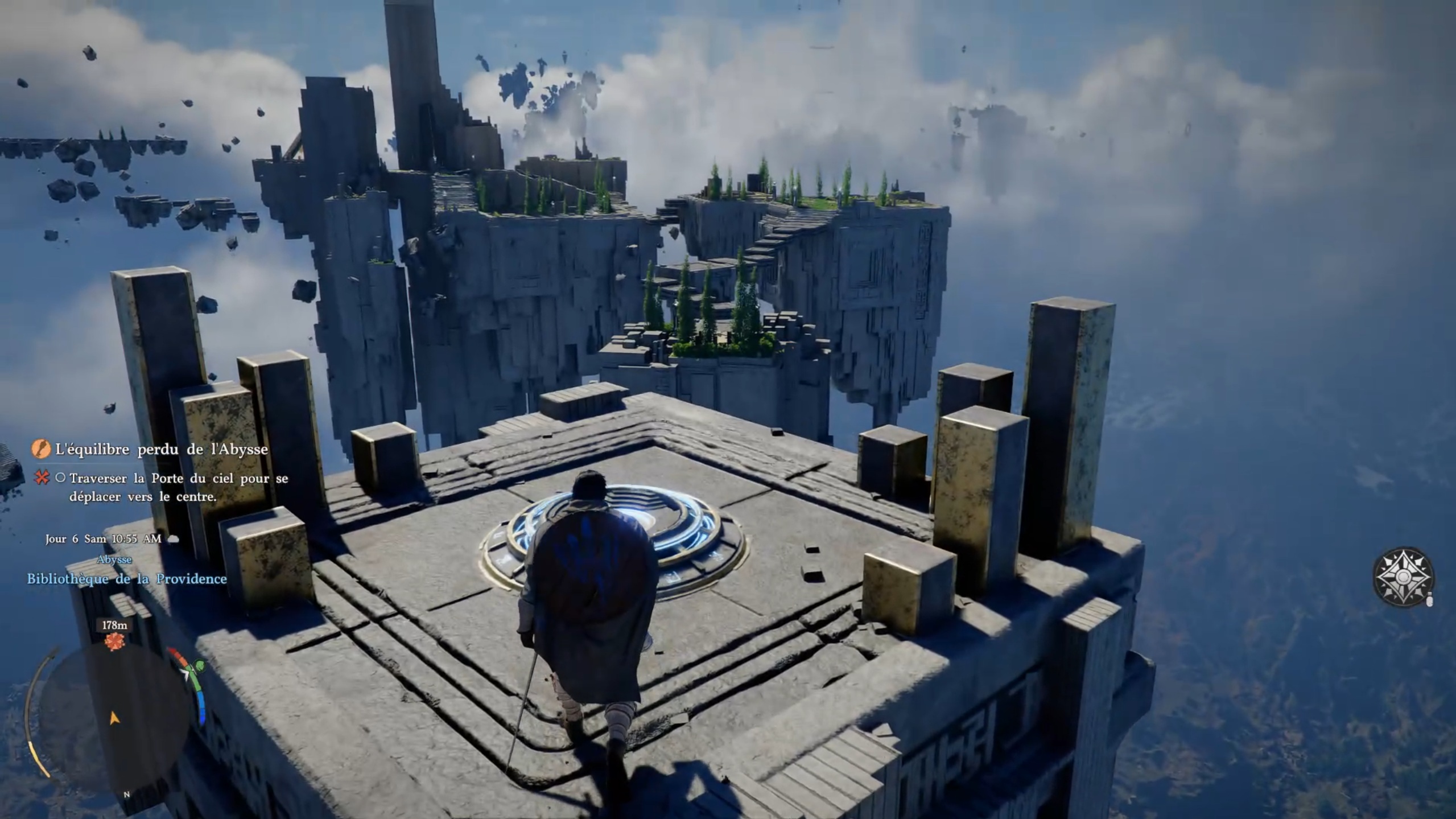The image size is (1456, 819).
Task: Open the circular minimap
Action: (114, 717)
